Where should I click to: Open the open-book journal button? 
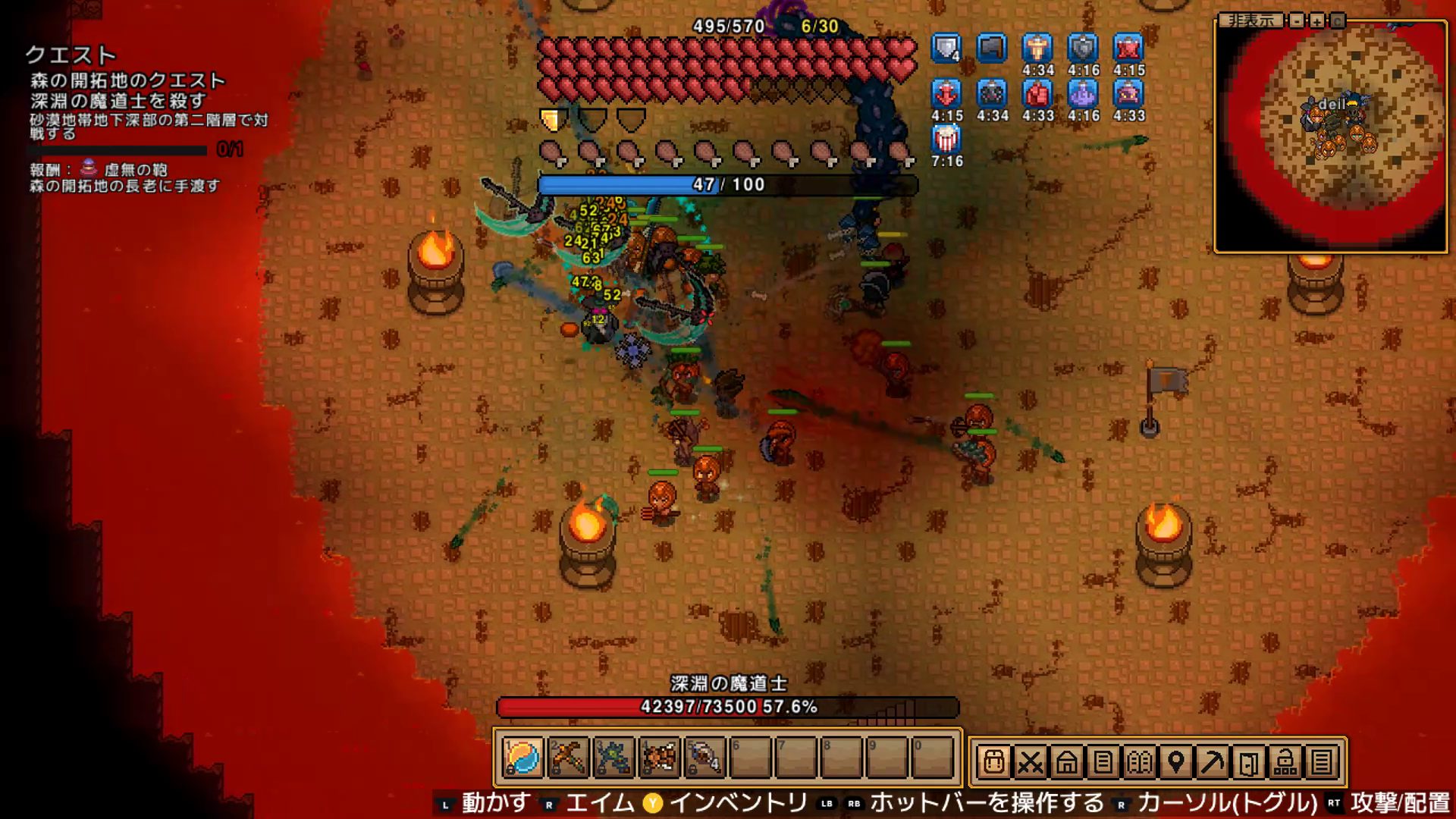1139,761
